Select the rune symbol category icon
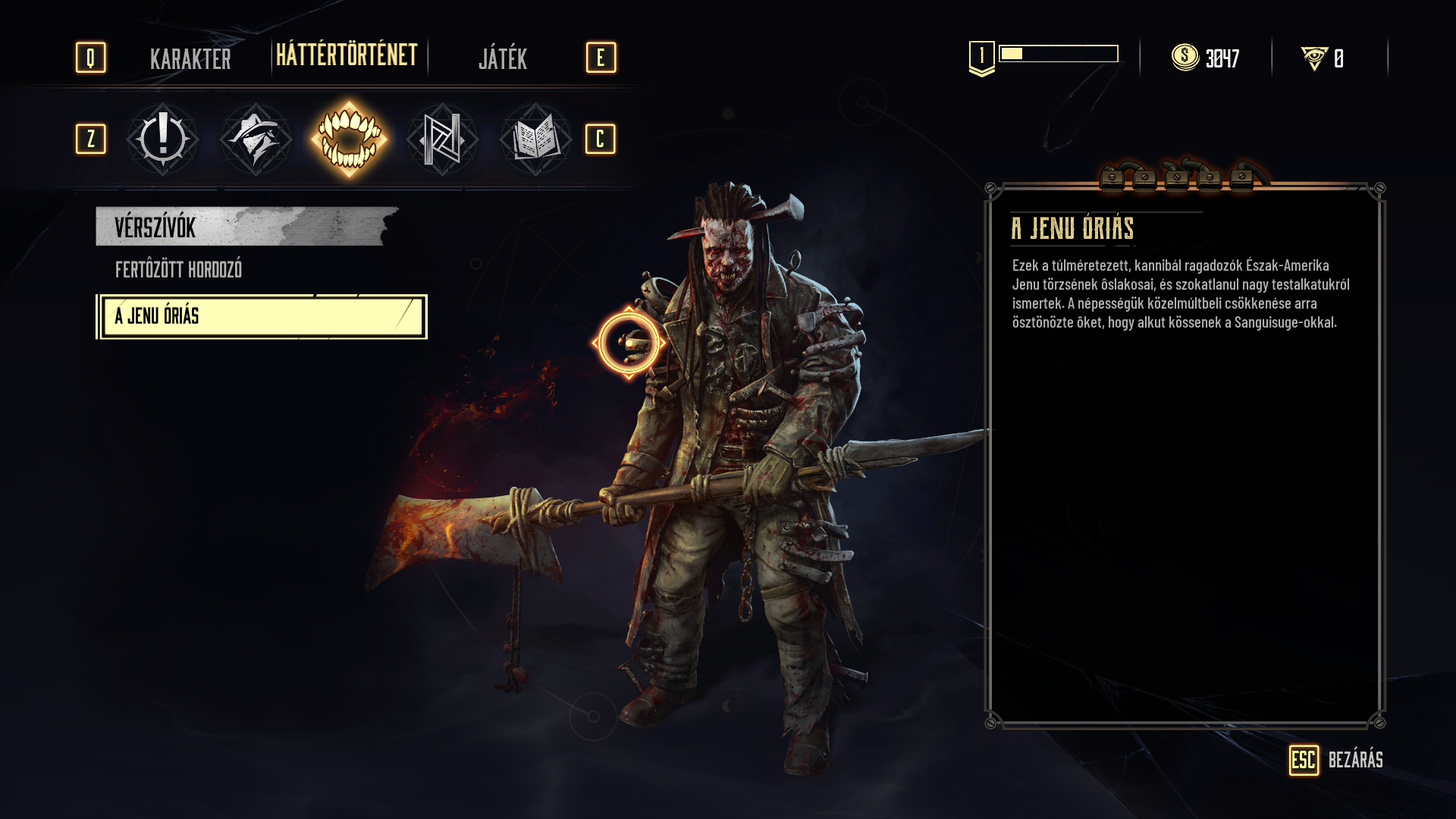 (442, 140)
